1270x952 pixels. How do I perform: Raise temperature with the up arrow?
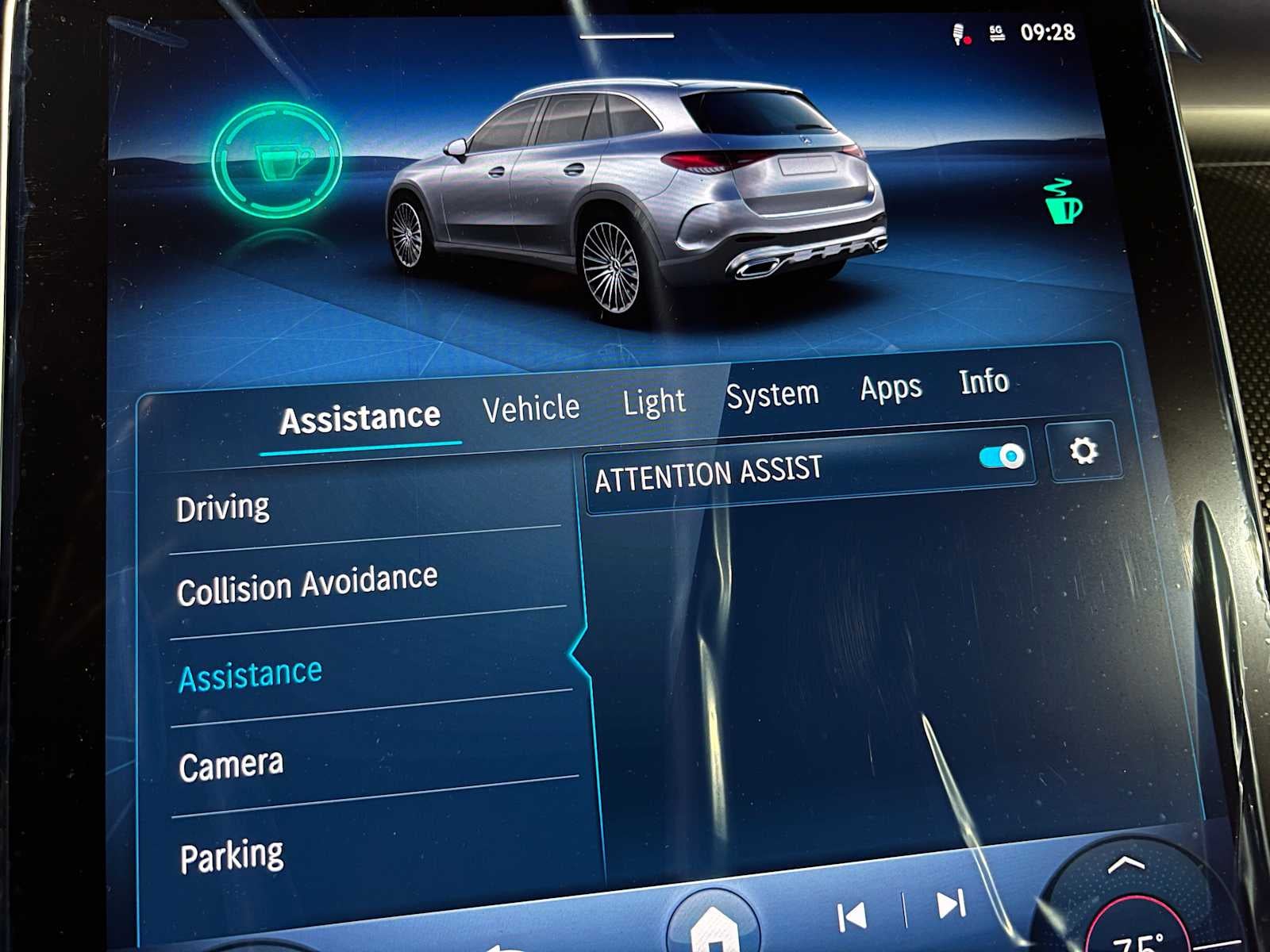1126,865
